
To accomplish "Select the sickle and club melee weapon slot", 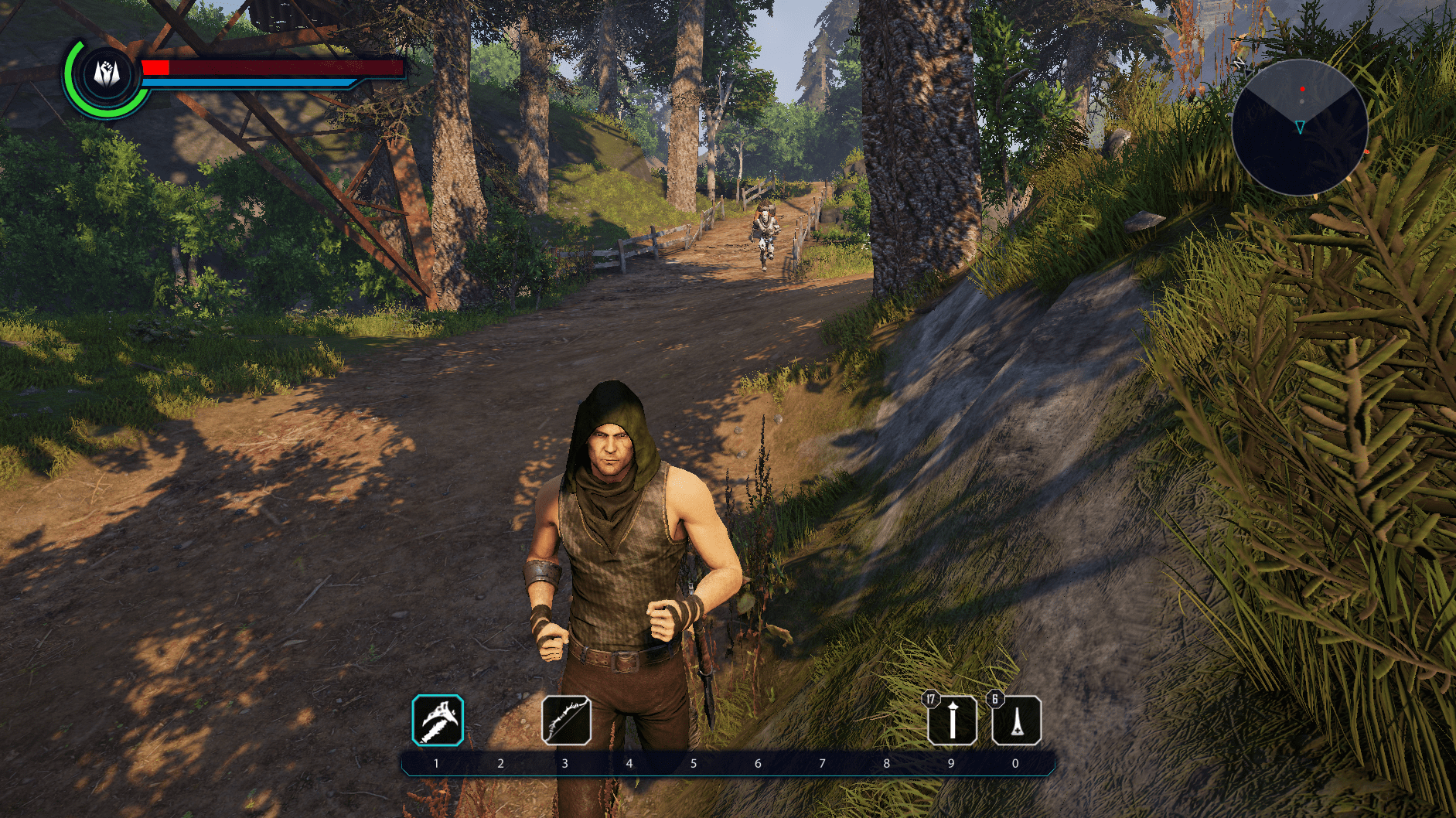I will 438,721.
